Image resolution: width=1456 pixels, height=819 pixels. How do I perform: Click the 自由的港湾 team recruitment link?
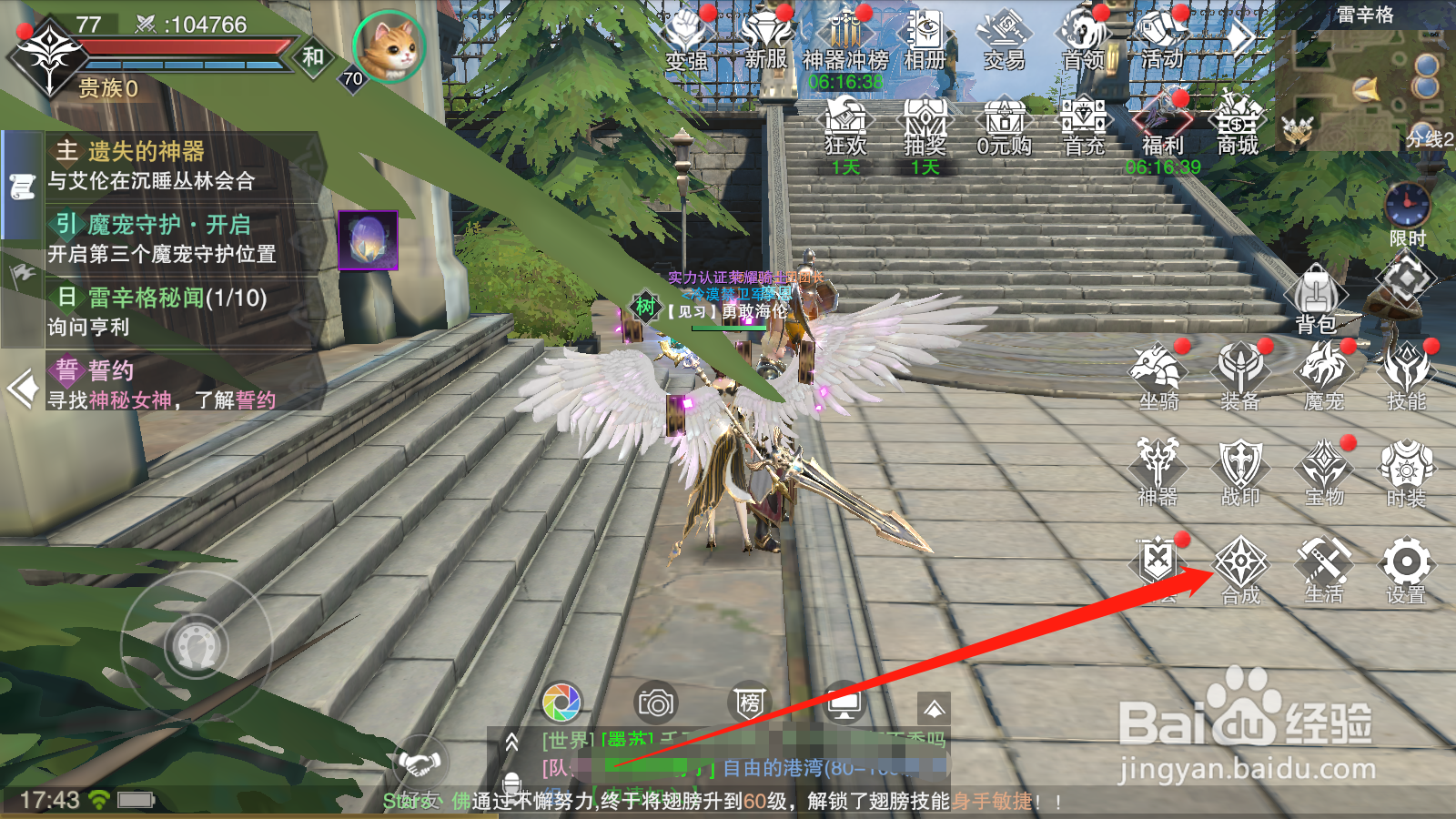pos(773,765)
